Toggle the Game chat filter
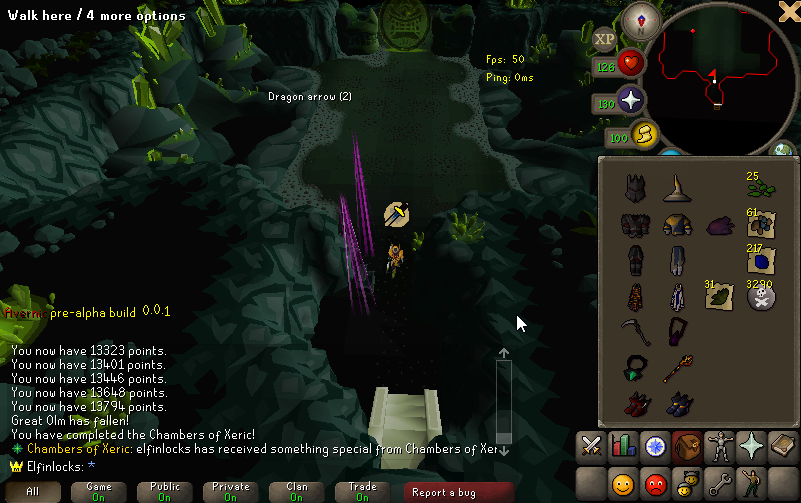Viewport: 801px width, 503px height. tap(99, 491)
